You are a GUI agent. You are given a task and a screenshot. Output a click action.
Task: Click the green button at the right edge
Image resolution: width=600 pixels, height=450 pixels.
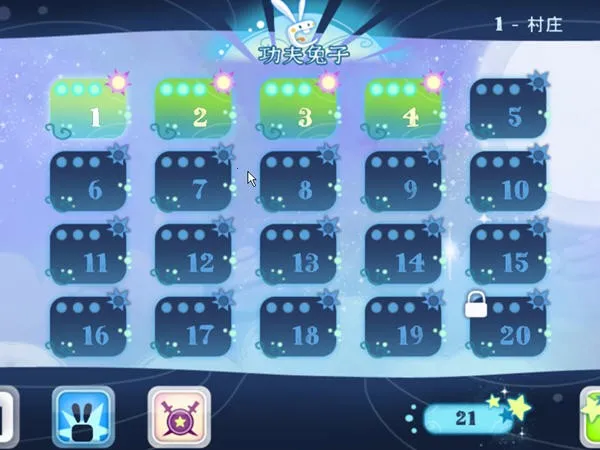click(591, 418)
